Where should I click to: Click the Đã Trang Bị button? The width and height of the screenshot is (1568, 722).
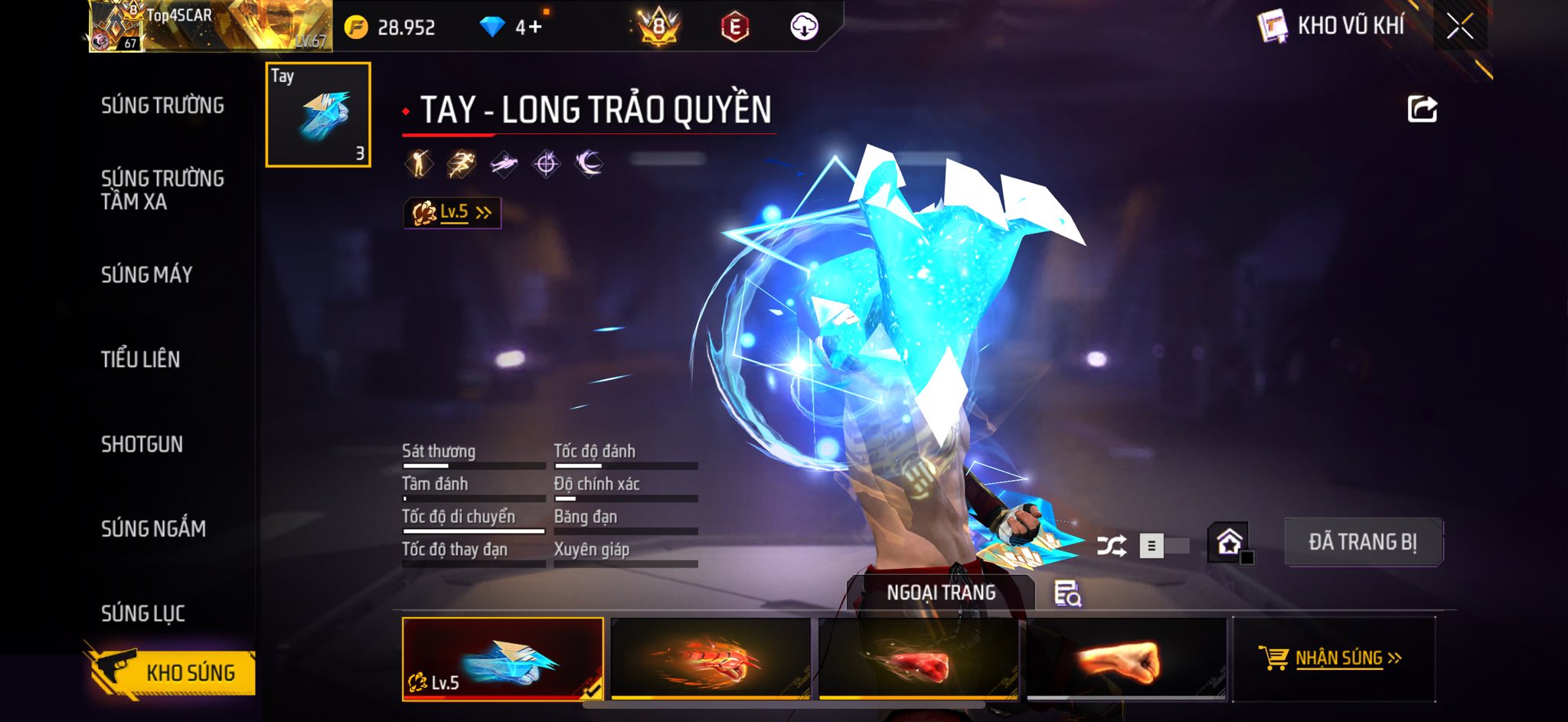tap(1363, 542)
